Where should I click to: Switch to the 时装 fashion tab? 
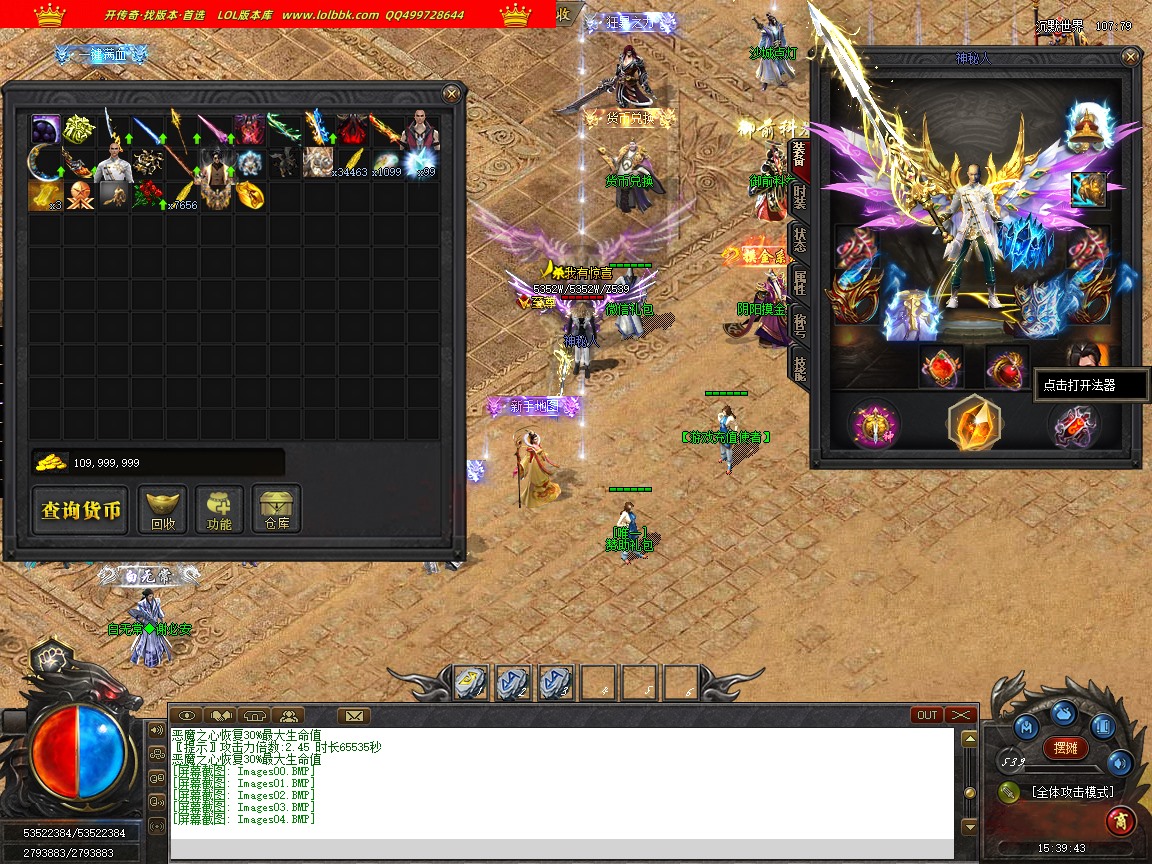800,196
